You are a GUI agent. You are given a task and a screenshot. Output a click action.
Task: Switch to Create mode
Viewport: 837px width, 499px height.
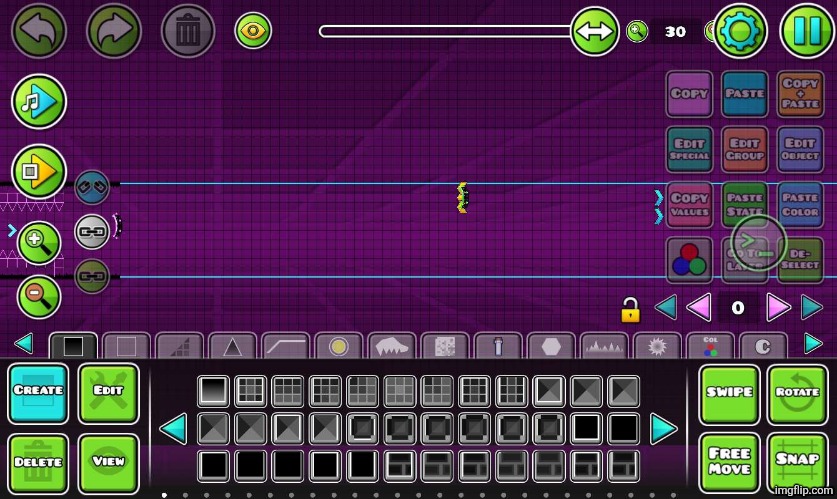[x=39, y=393]
